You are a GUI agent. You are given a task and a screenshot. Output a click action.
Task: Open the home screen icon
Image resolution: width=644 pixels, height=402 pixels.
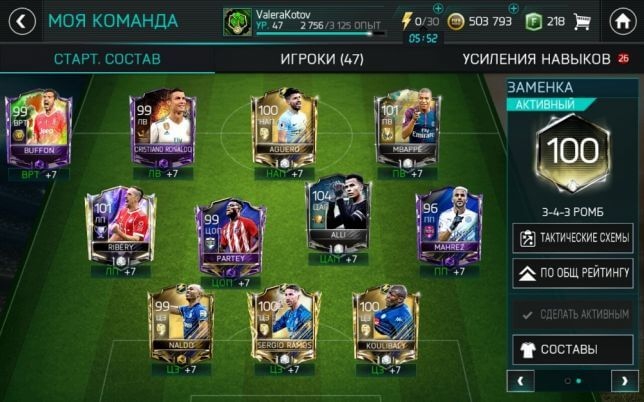point(622,20)
